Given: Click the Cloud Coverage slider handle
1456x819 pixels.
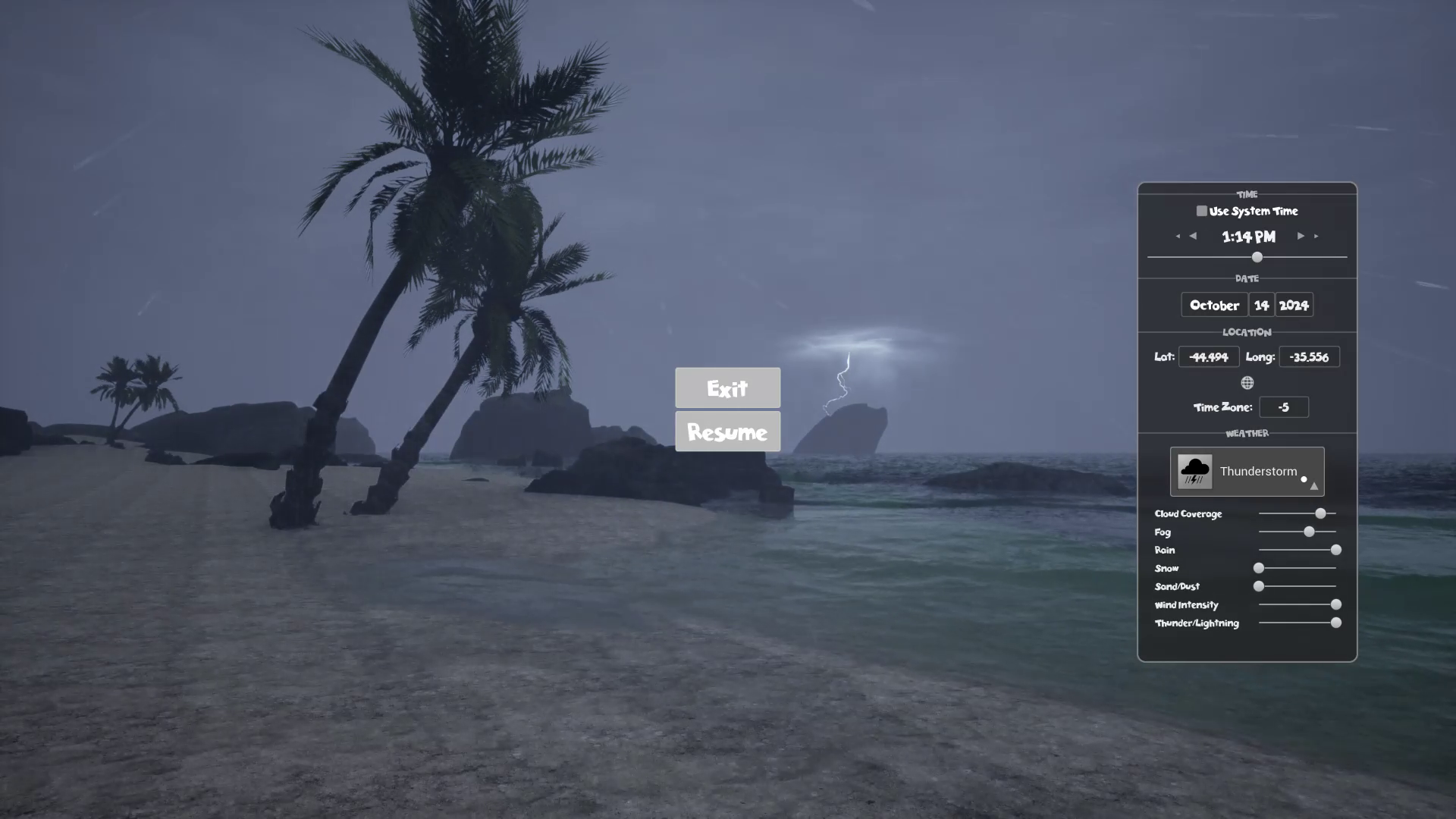Looking at the screenshot, I should click(1319, 513).
